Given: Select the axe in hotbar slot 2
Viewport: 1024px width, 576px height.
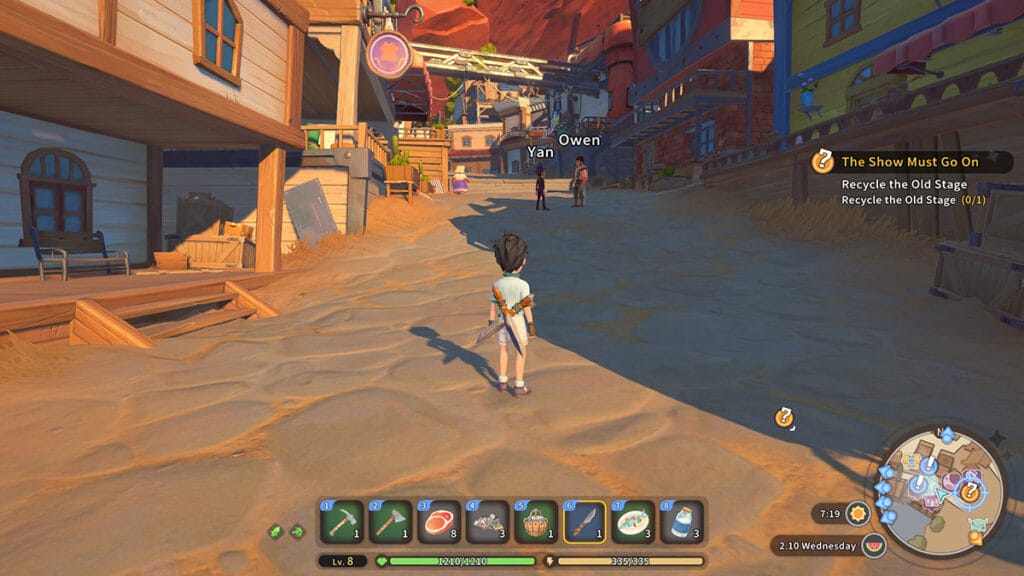Looking at the screenshot, I should point(391,522).
